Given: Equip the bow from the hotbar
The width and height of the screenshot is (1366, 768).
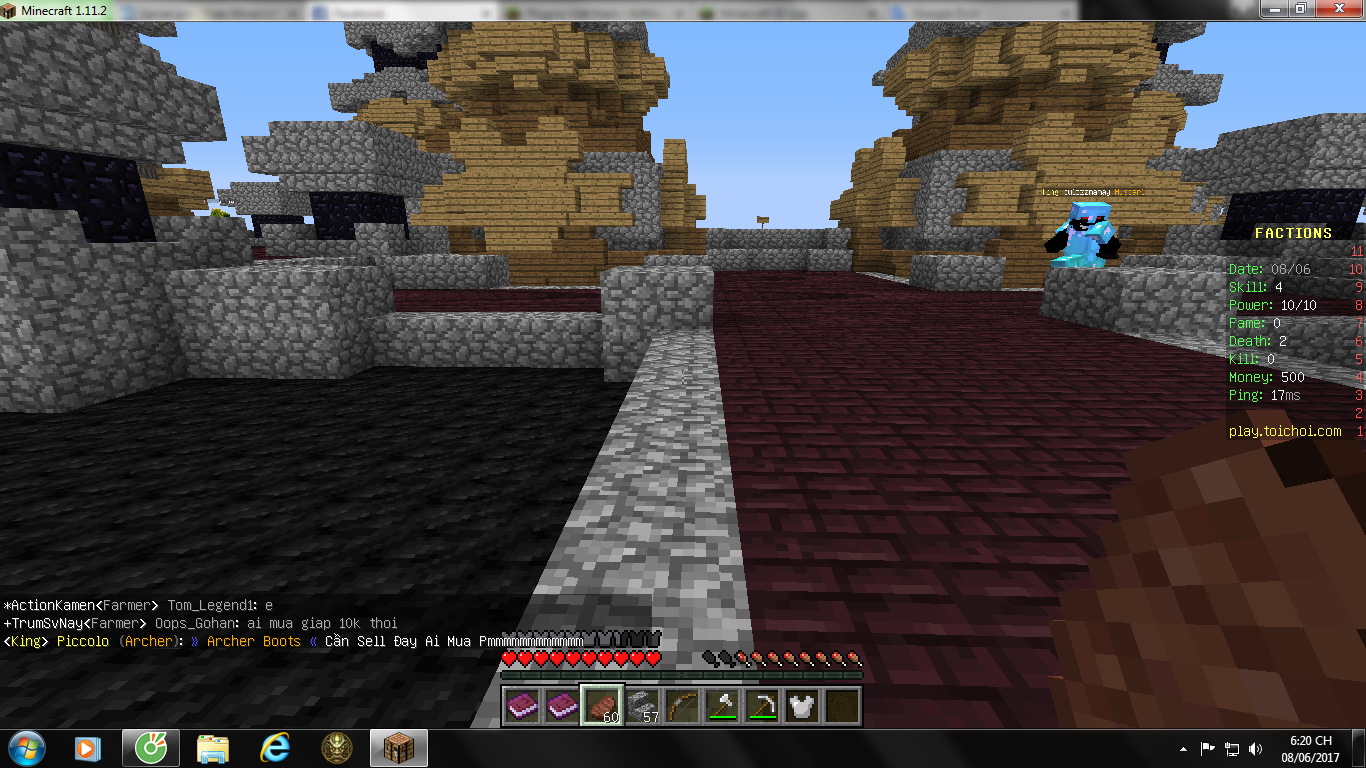Looking at the screenshot, I should (x=683, y=706).
